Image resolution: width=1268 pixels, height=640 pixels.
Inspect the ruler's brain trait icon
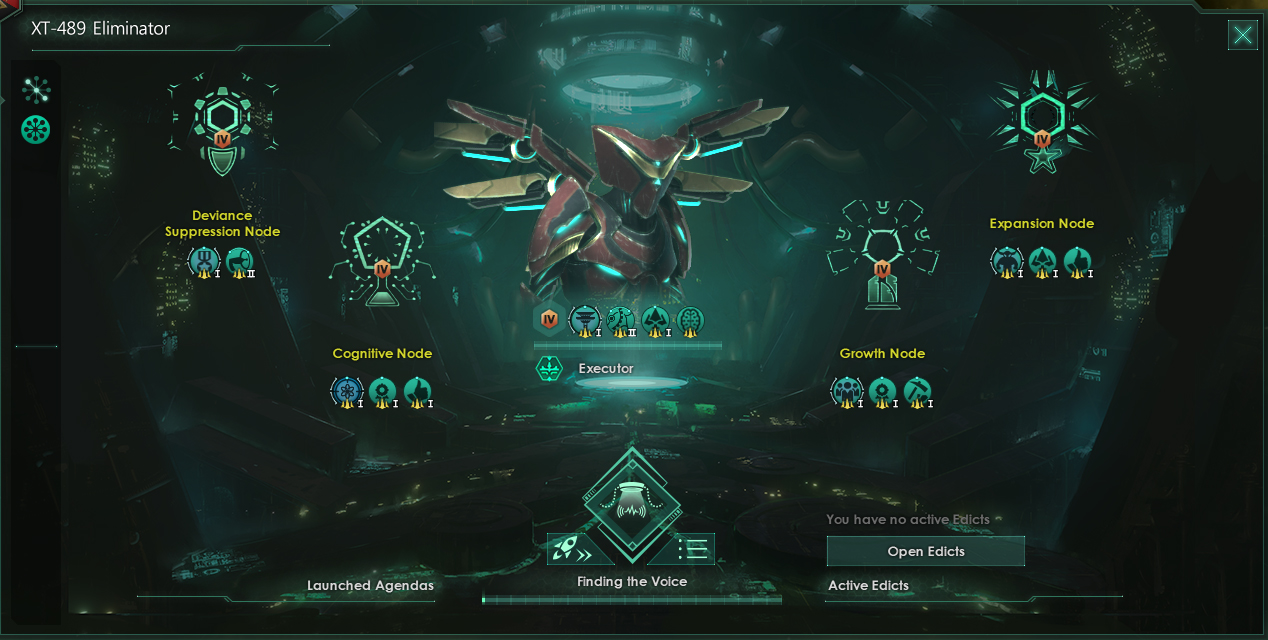[689, 320]
